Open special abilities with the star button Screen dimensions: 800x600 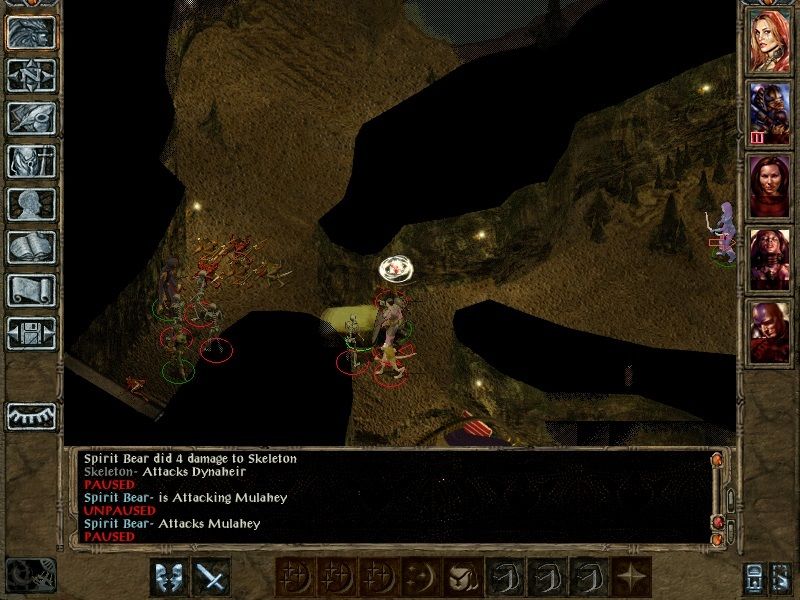(x=632, y=576)
